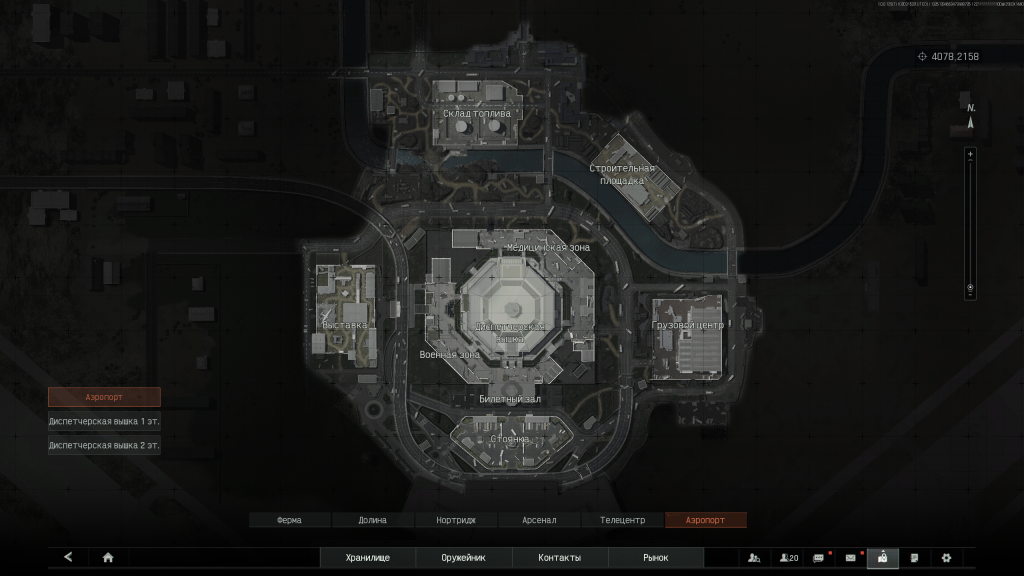Image resolution: width=1024 pixels, height=576 pixels.
Task: Return to the home screen icon
Action: click(108, 558)
